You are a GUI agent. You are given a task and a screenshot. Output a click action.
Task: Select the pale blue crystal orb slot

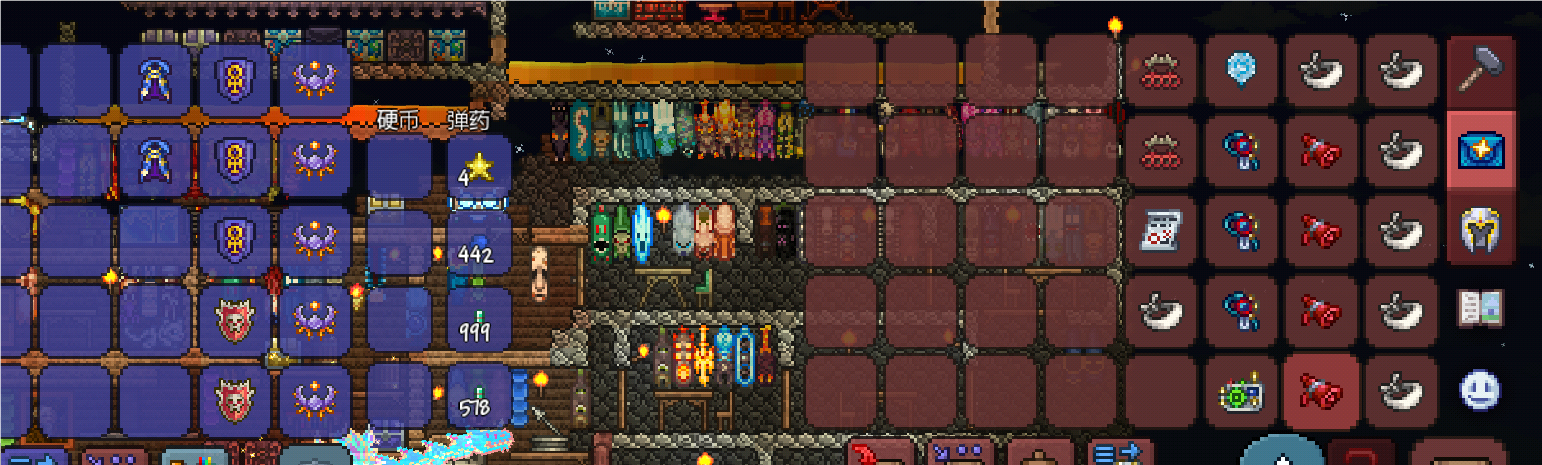[x=1241, y=70]
